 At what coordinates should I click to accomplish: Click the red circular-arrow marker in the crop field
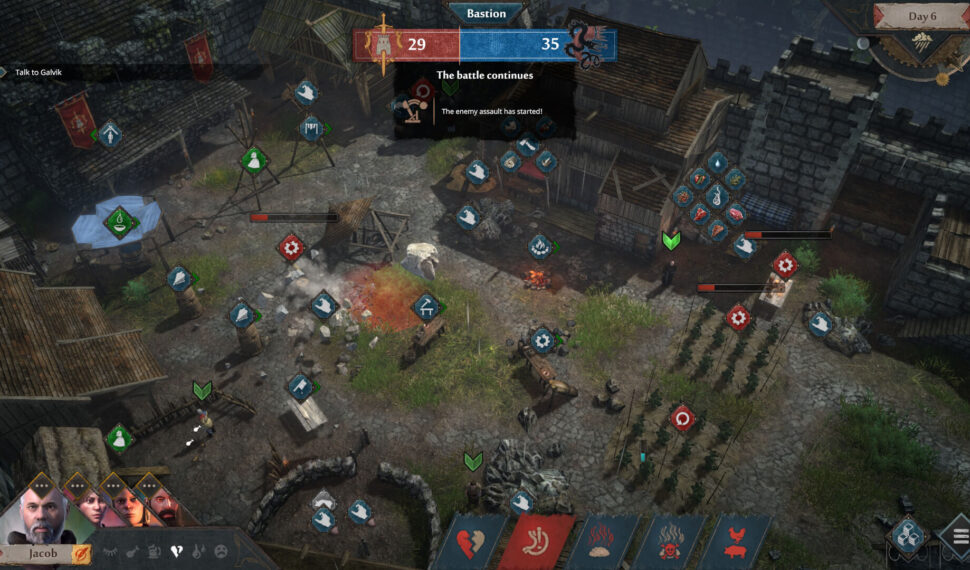[683, 416]
